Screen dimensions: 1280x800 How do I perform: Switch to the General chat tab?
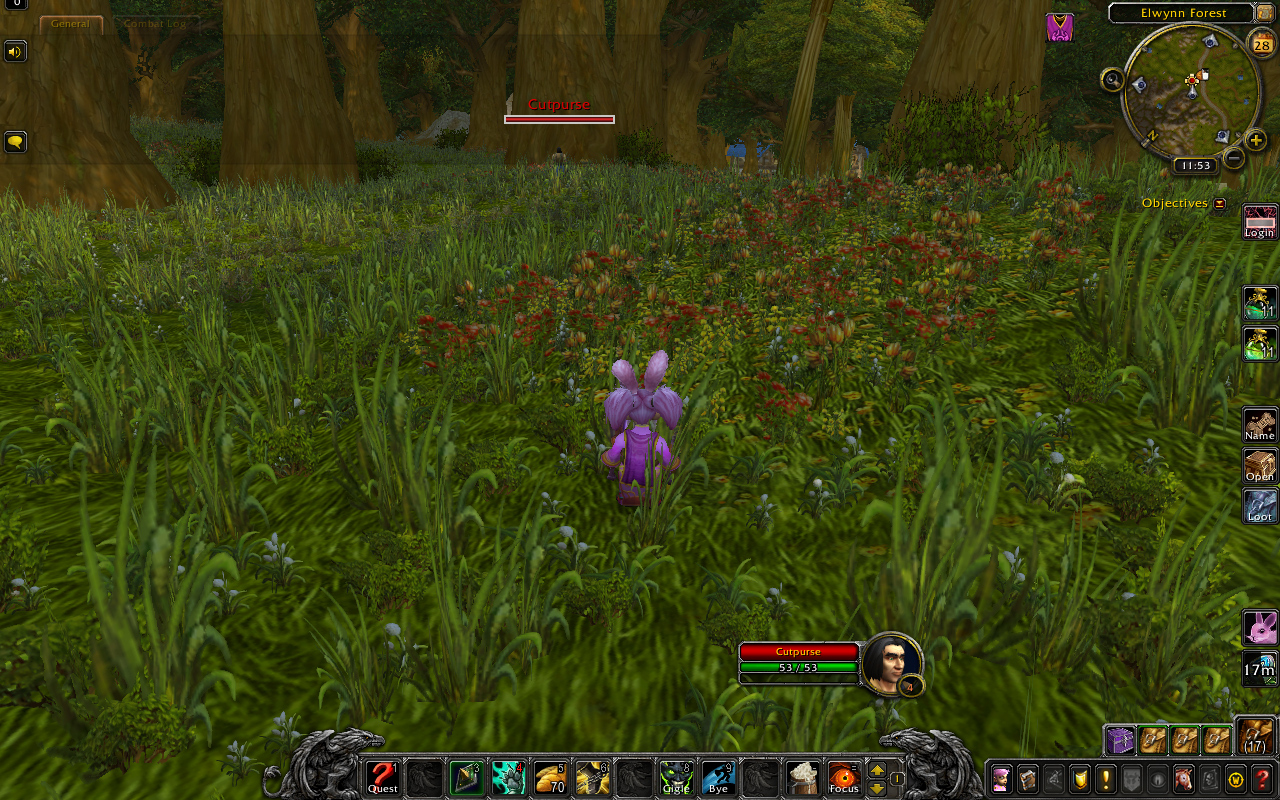[x=71, y=24]
